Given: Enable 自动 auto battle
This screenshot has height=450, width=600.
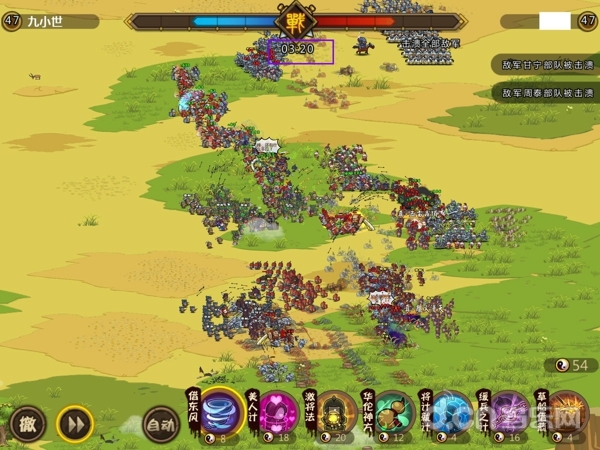Looking at the screenshot, I should click(160, 423).
